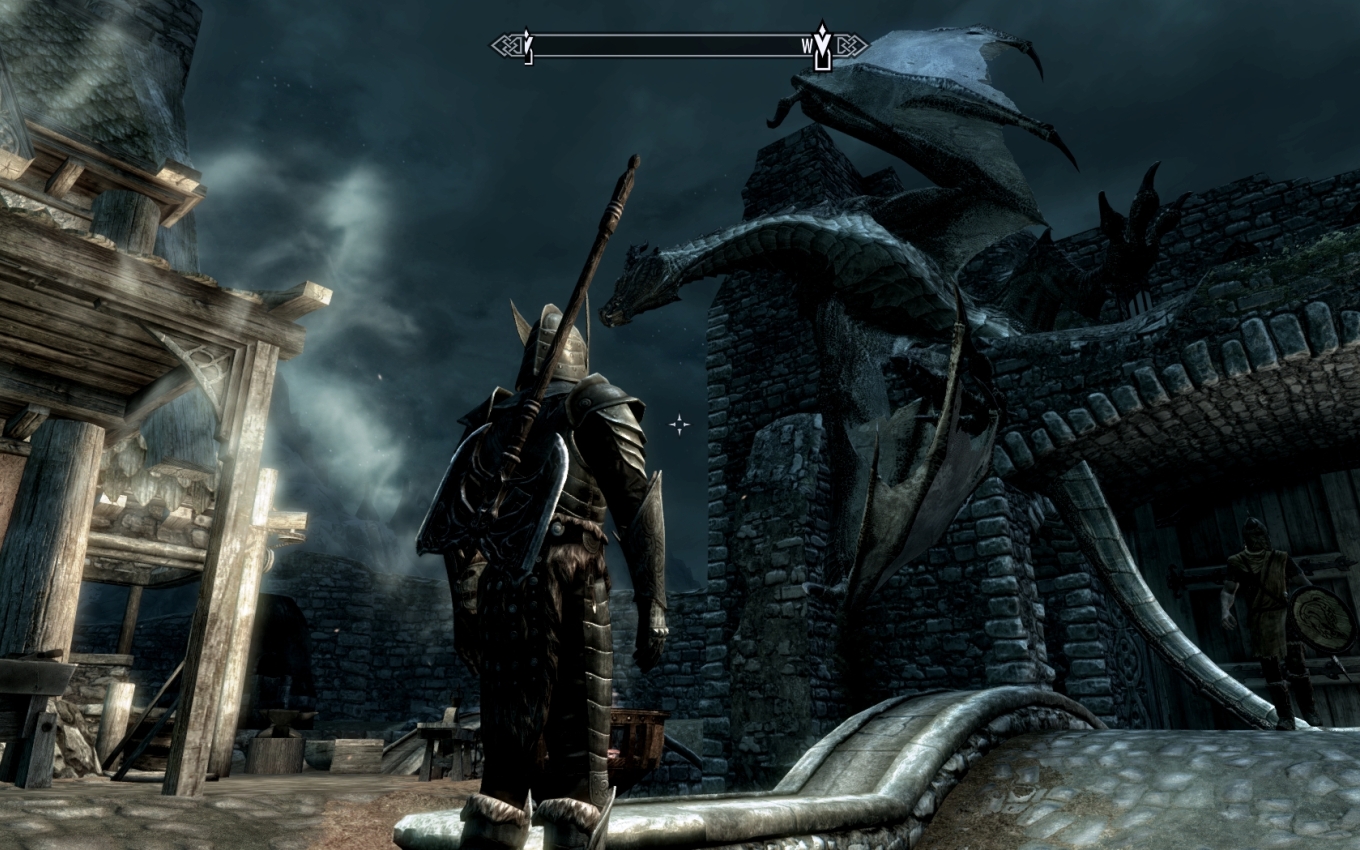Click the compass bar at the top

678,45
